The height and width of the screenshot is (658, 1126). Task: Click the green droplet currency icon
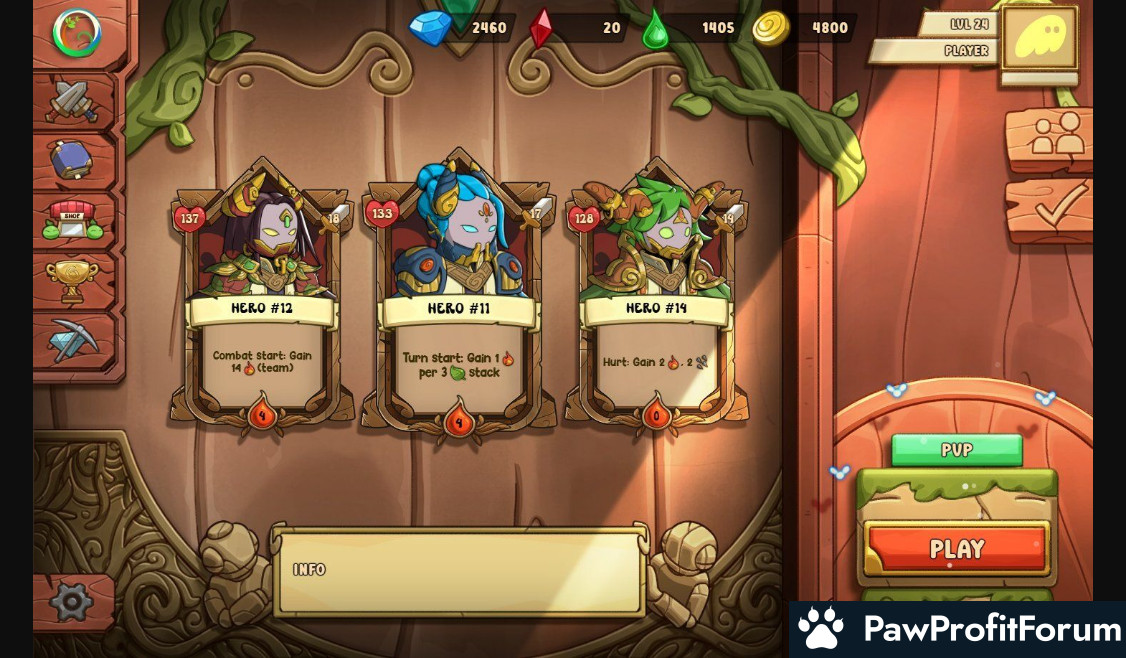tap(655, 28)
